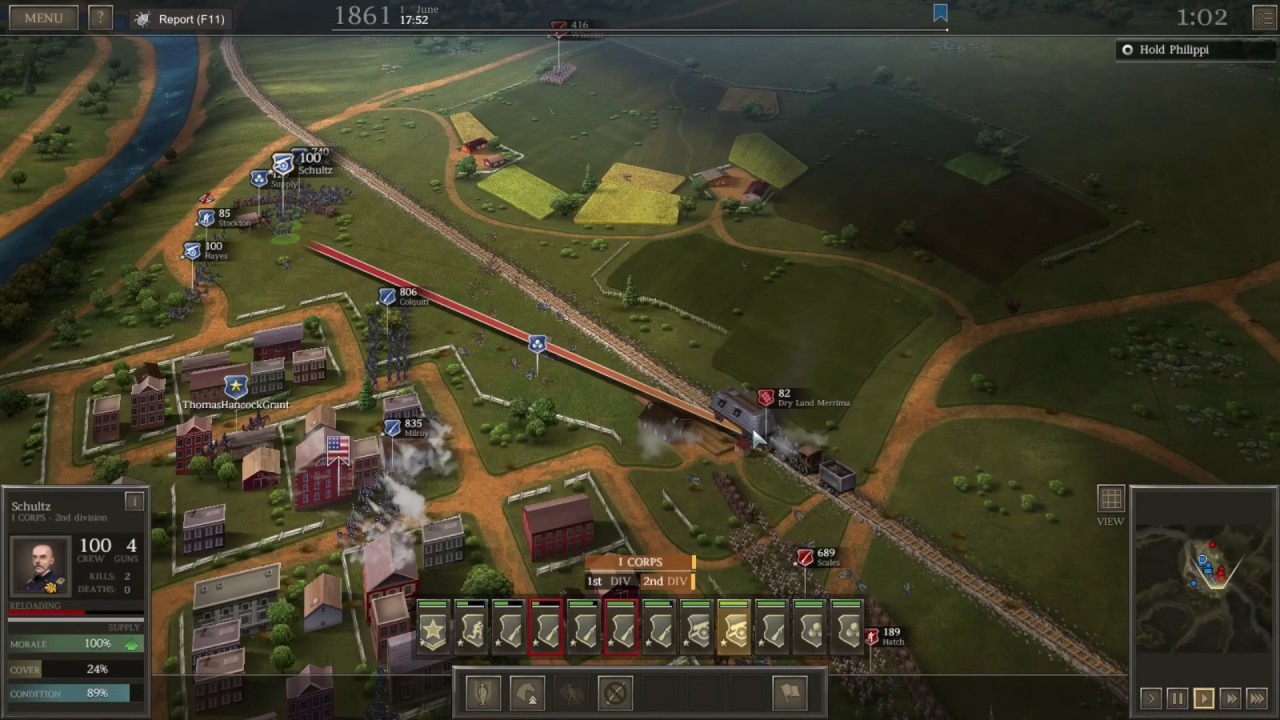
Task: Click the flag command button
Action: pos(790,692)
